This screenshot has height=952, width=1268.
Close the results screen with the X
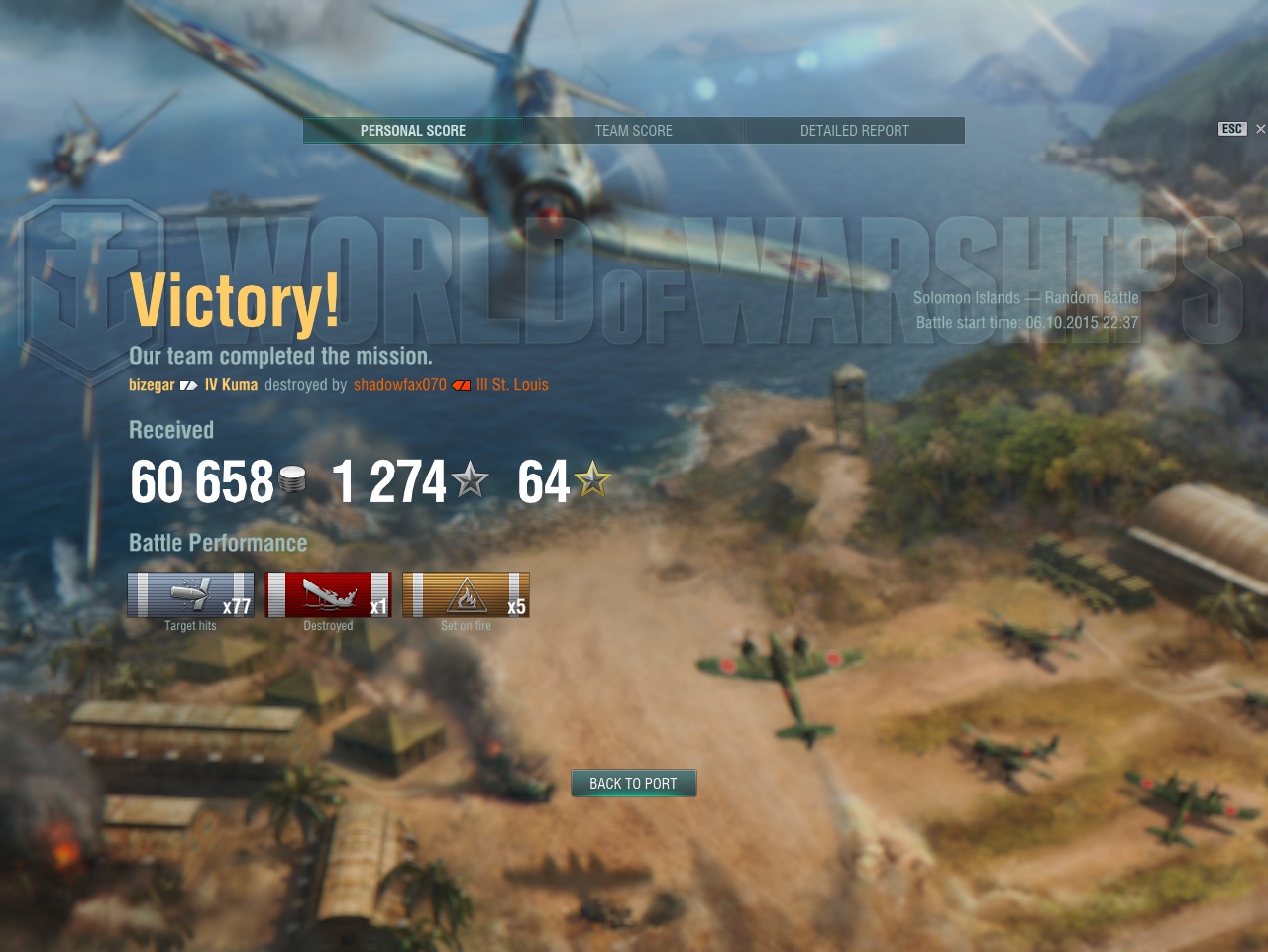[x=1260, y=129]
